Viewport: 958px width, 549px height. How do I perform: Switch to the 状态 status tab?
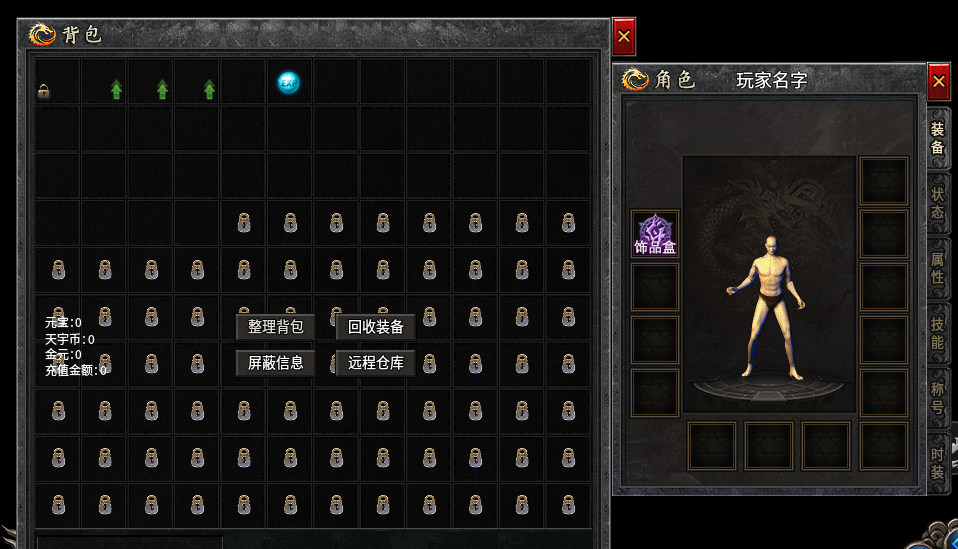[x=938, y=203]
